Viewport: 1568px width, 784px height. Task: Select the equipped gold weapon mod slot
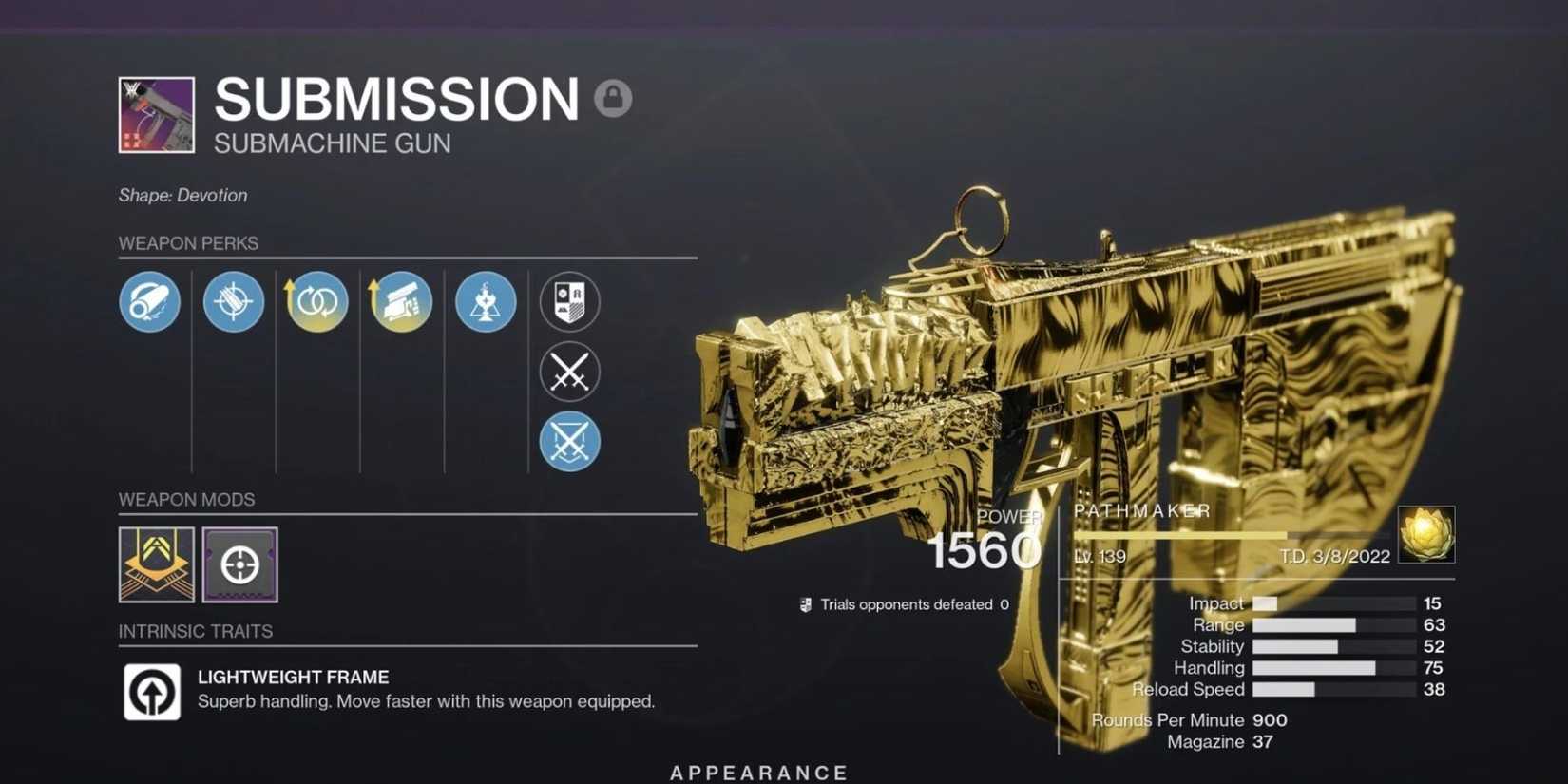tap(156, 564)
